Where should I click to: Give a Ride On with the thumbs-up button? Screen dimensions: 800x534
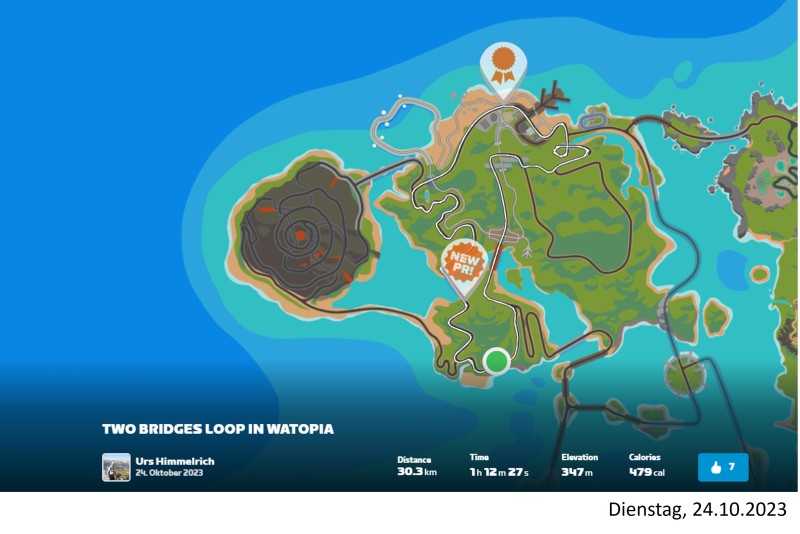723,466
